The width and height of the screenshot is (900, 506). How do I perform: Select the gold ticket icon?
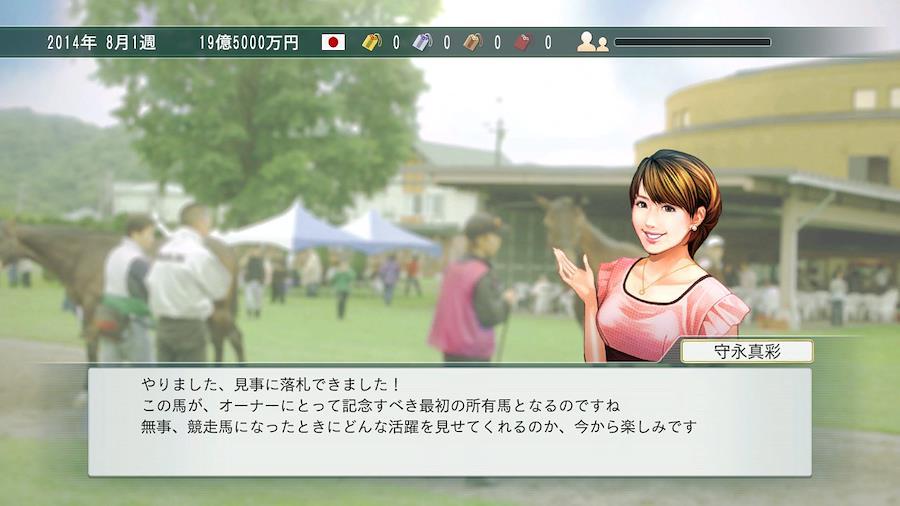372,42
